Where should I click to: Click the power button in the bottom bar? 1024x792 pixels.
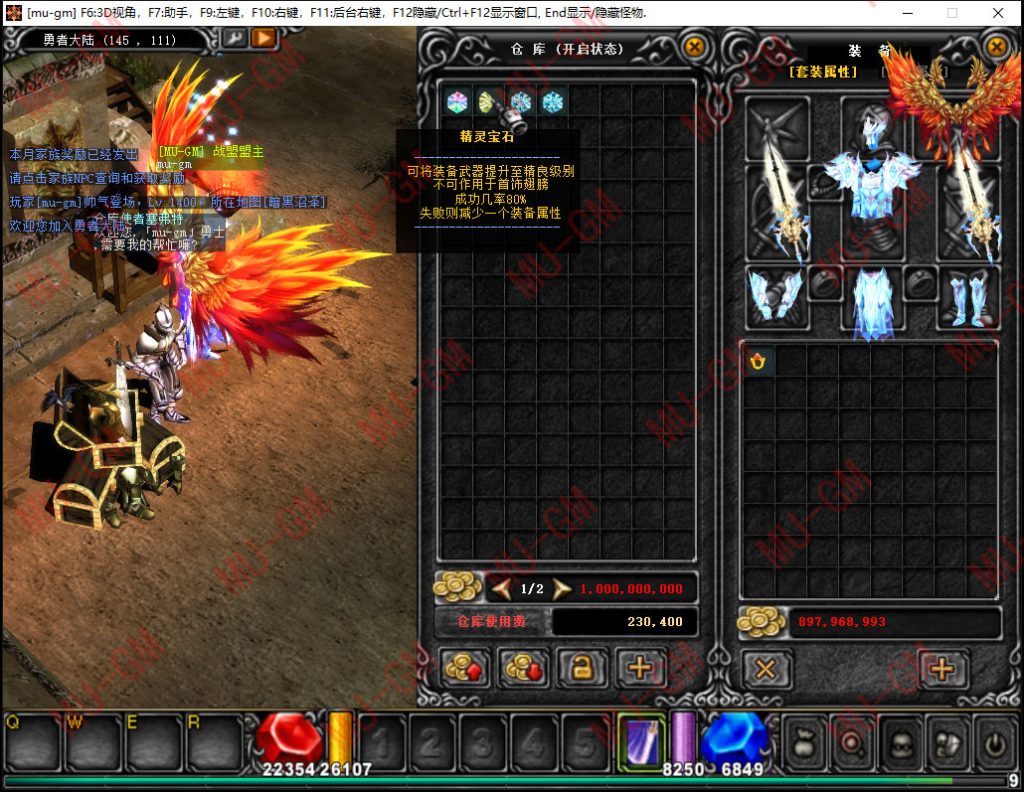click(x=996, y=744)
